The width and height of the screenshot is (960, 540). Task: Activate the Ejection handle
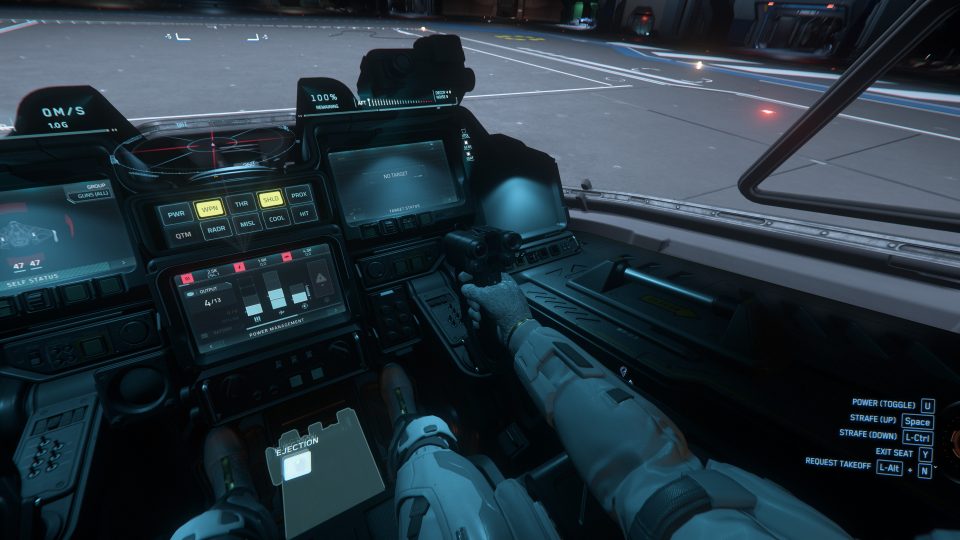coord(300,462)
